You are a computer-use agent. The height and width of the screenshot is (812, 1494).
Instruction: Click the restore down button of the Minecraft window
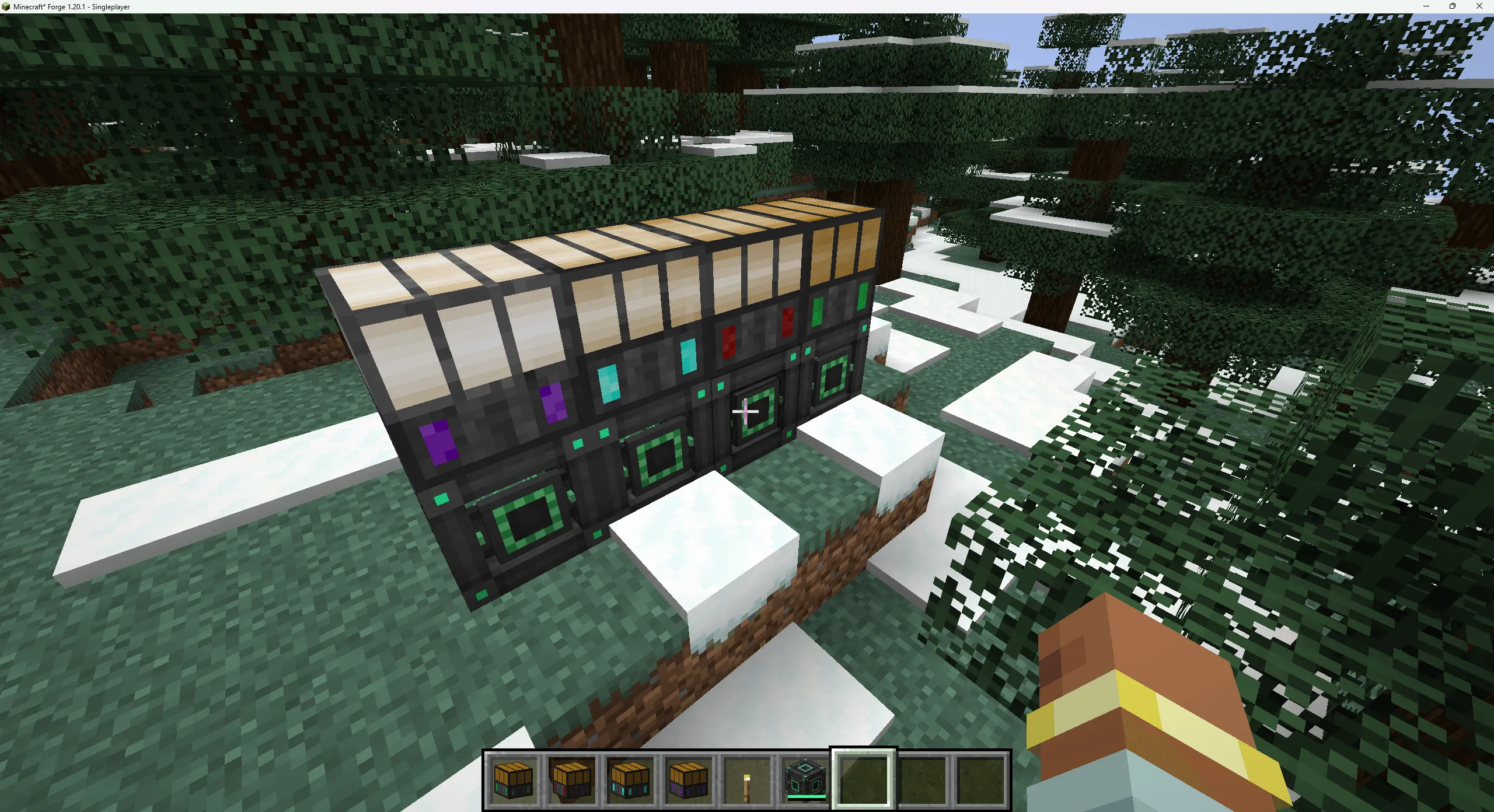(1451, 6)
